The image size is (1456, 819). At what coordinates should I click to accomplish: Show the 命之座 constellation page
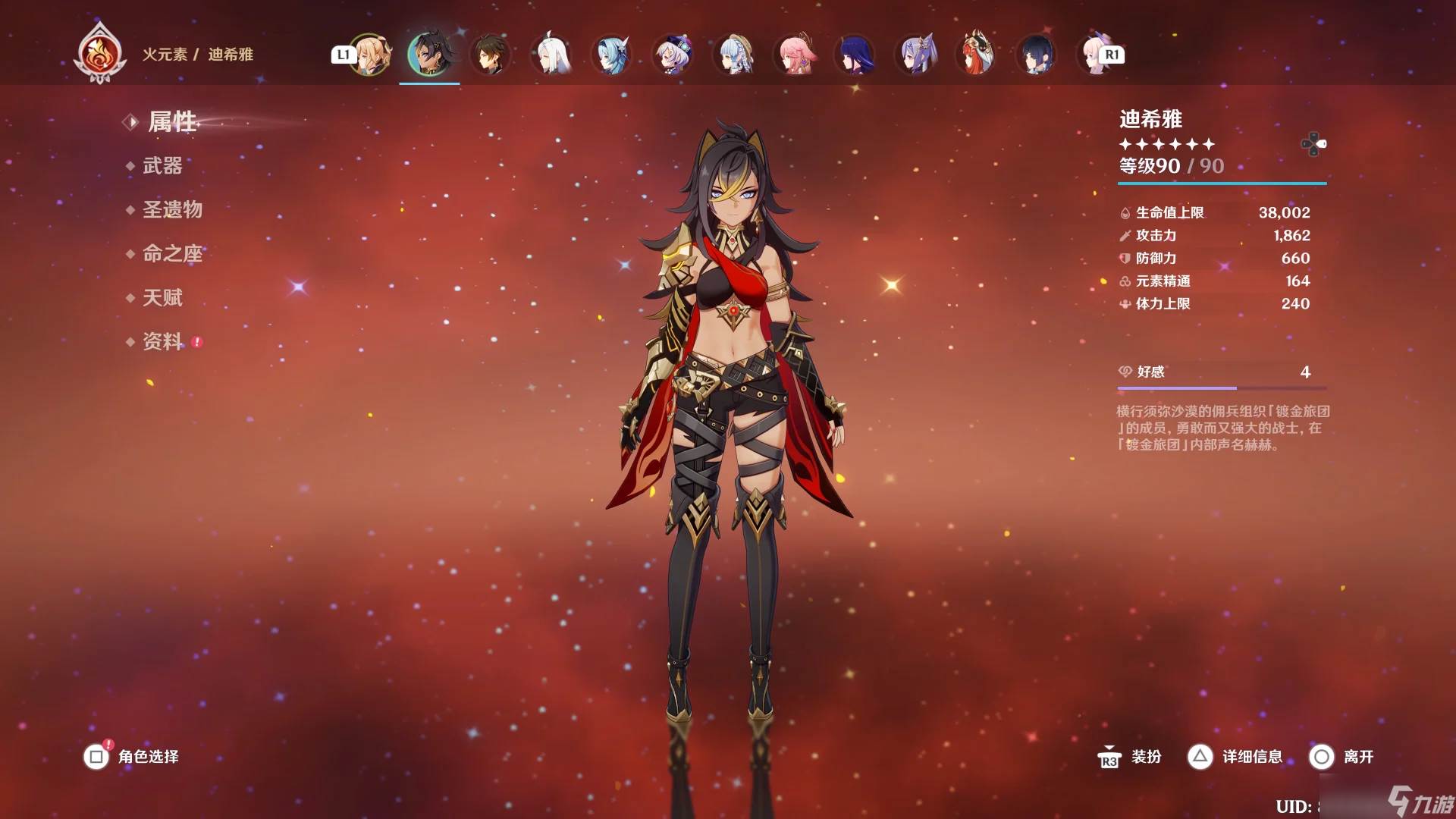172,253
